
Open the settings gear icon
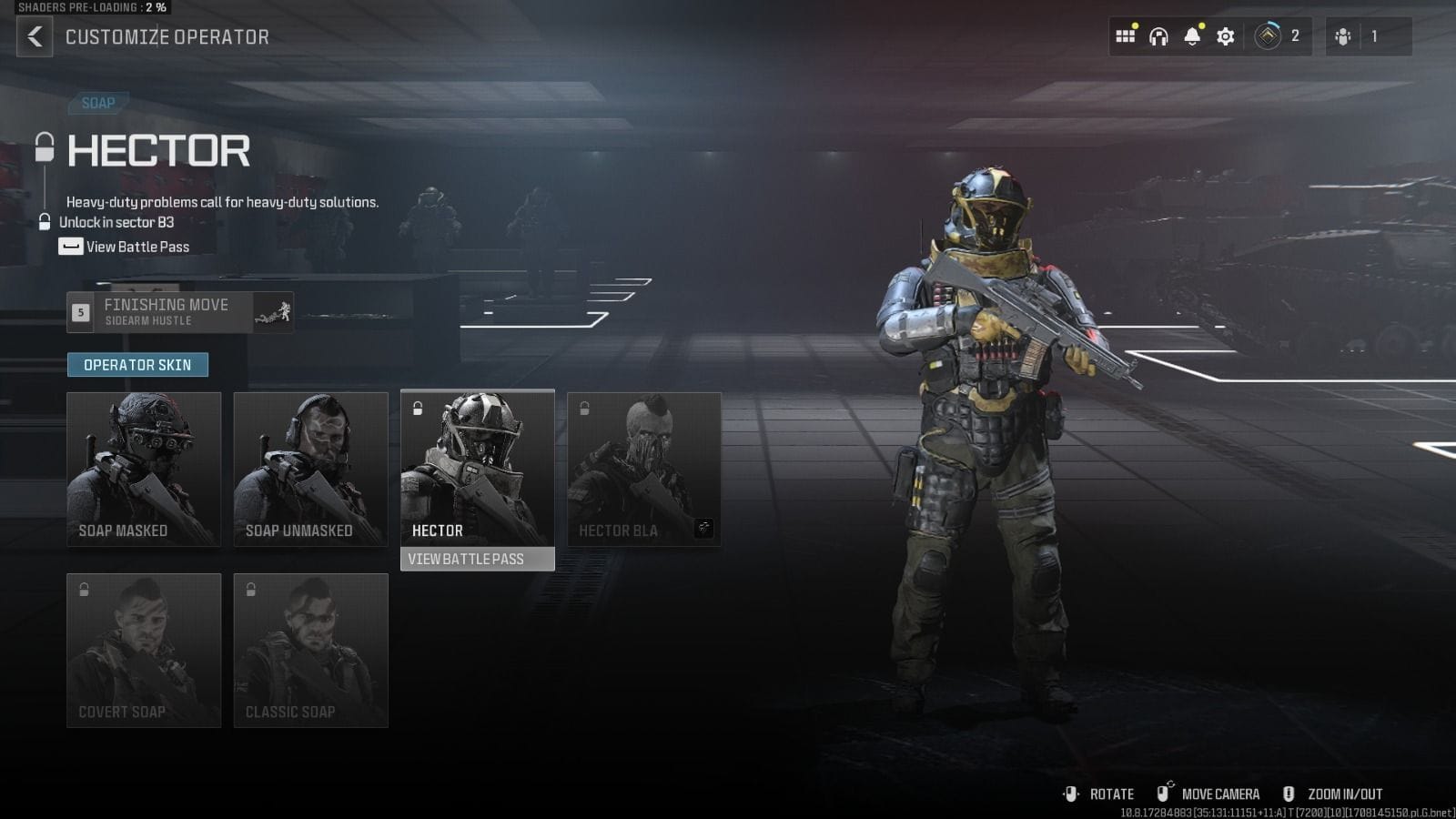click(1224, 36)
